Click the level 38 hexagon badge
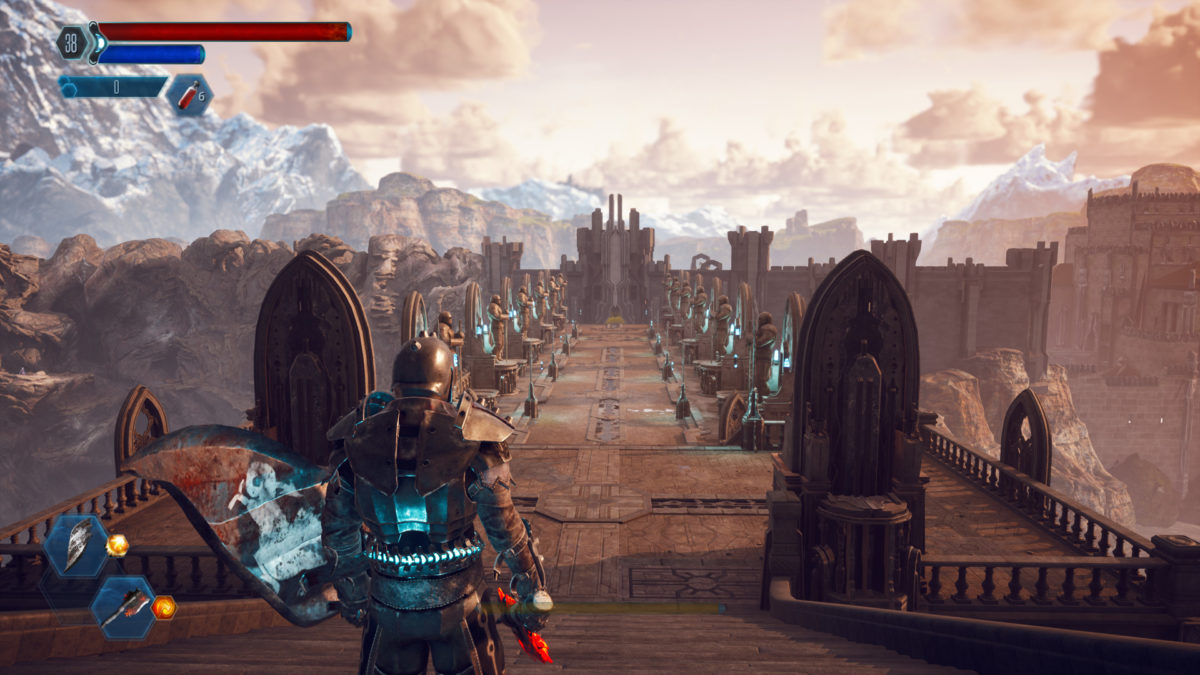The image size is (1200, 675). coord(72,43)
